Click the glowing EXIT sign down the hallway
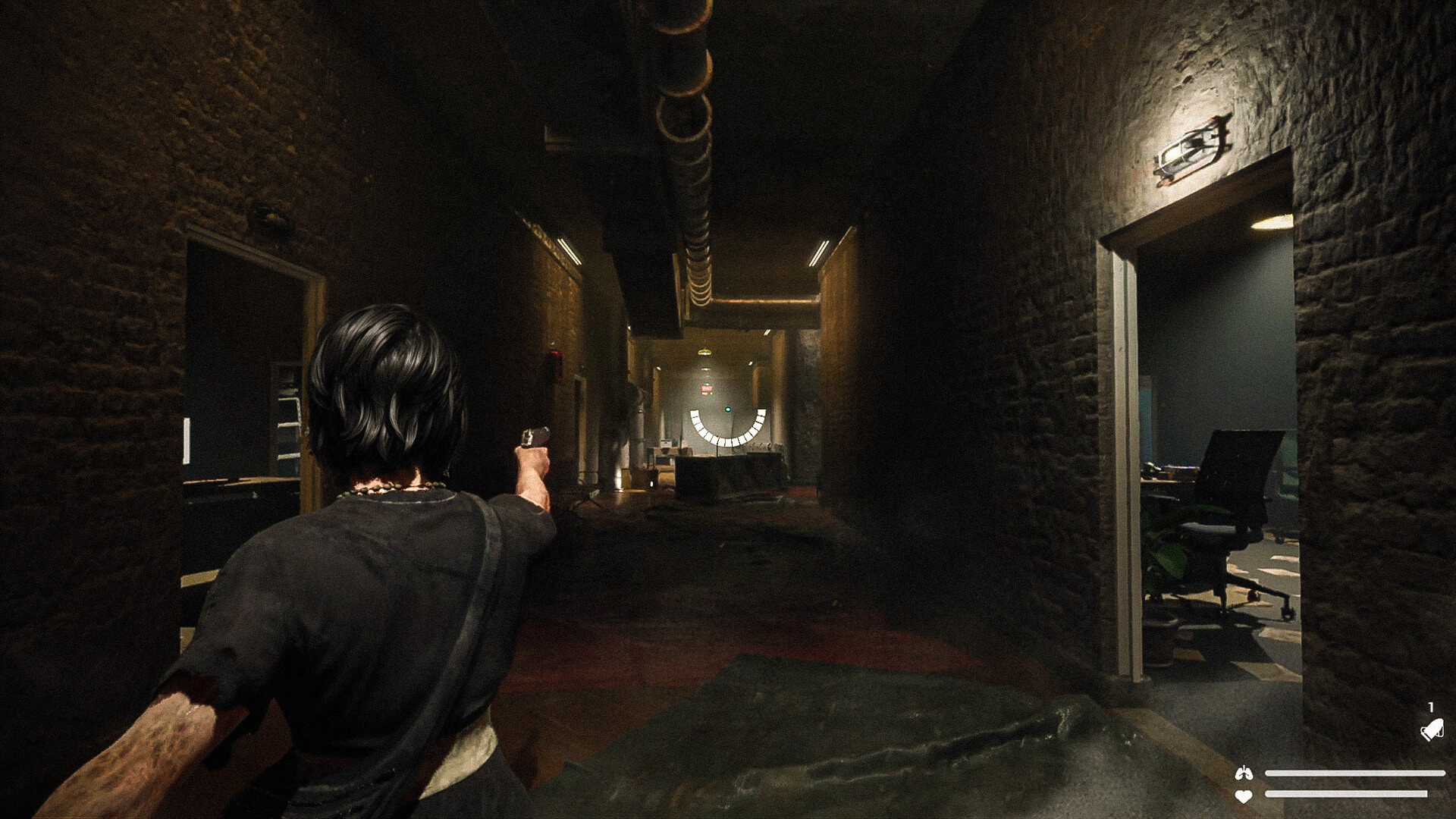Screen dimensions: 1456x819 click(x=707, y=388)
